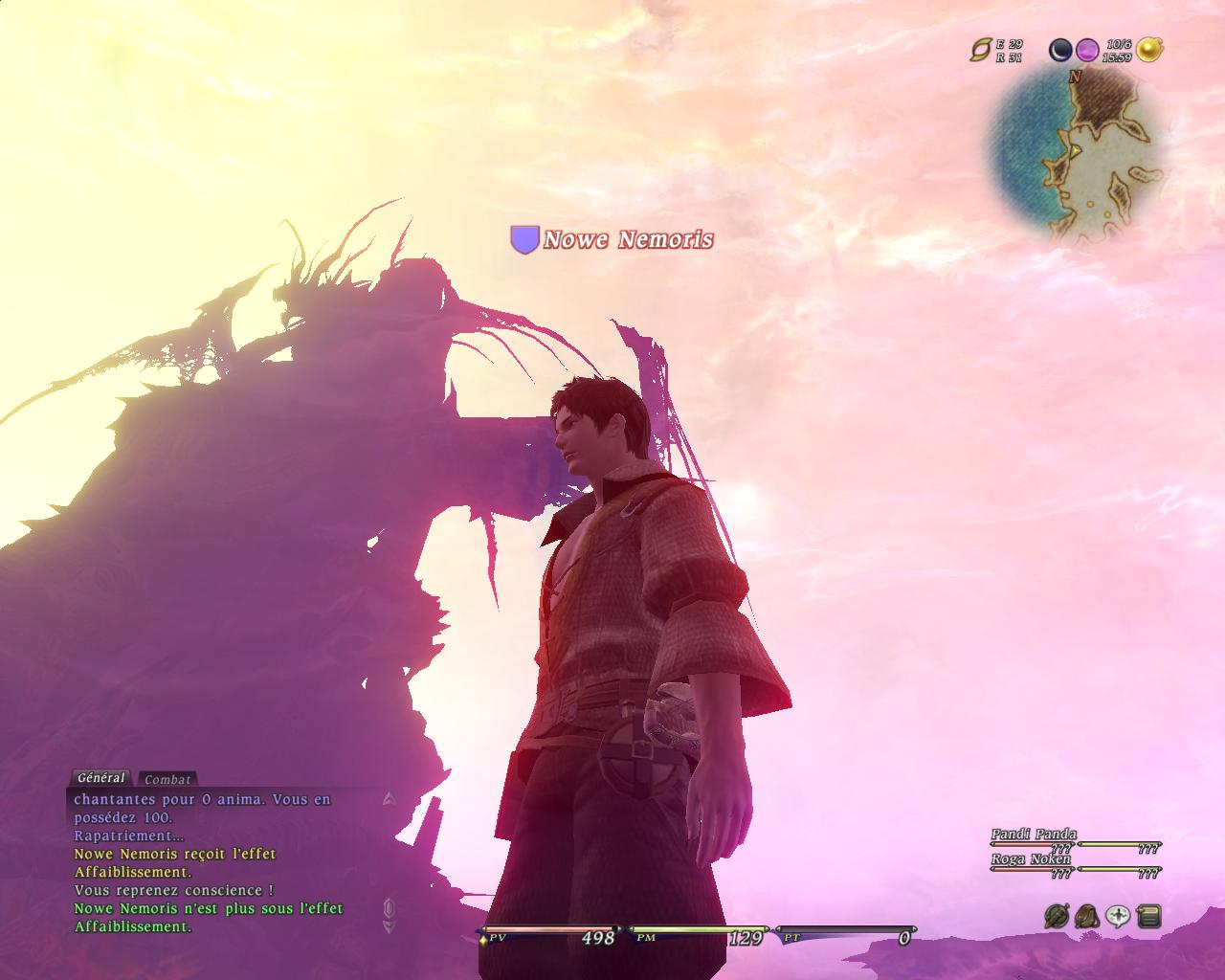Image resolution: width=1225 pixels, height=980 pixels.
Task: Click the green leaf icon
Action: coord(981,50)
